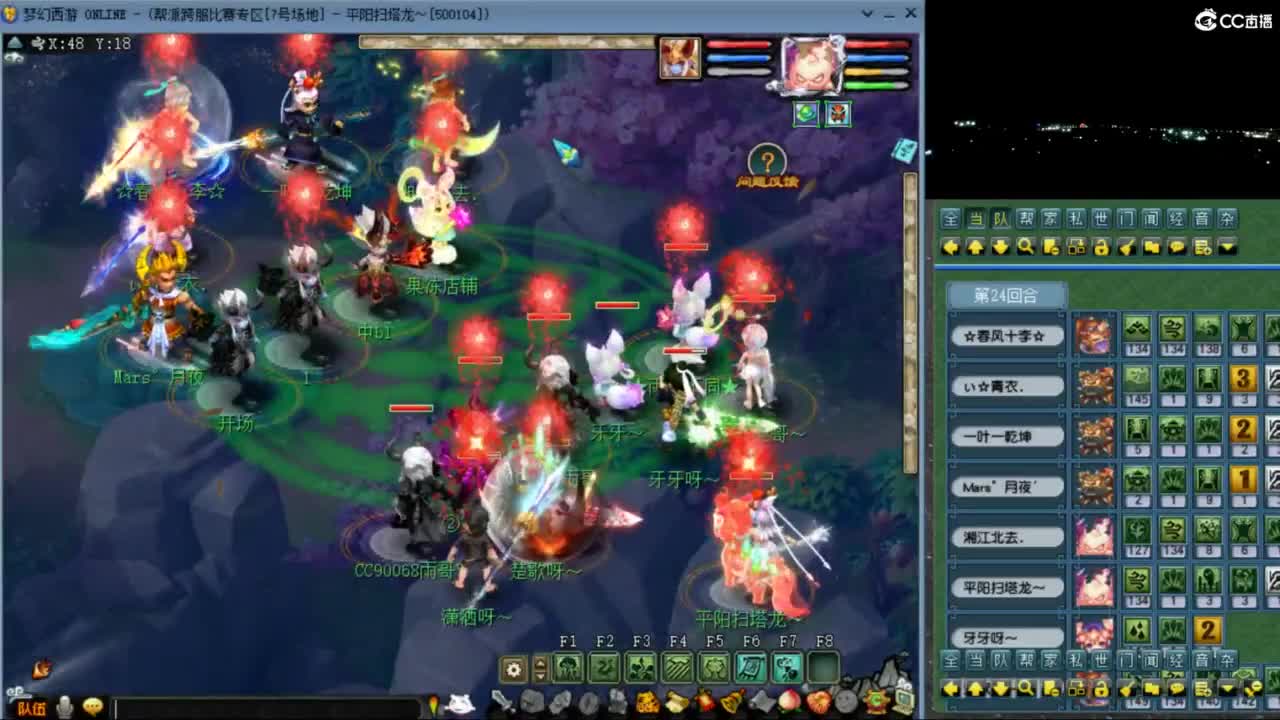Screen dimensions: 1280x720
Task: Click the up arrow stepper beside the skill hotkeys
Action: pos(540,662)
